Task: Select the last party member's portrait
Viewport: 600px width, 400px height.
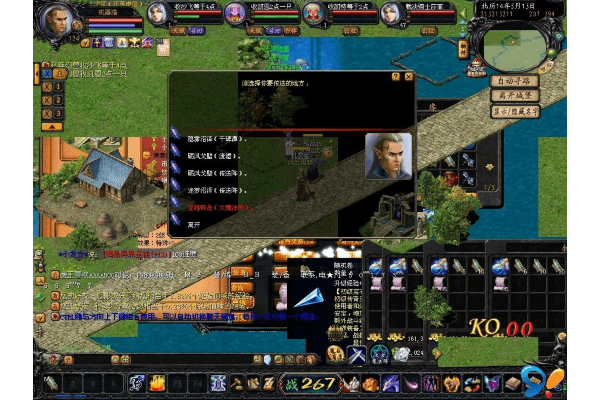Action: coord(392,14)
